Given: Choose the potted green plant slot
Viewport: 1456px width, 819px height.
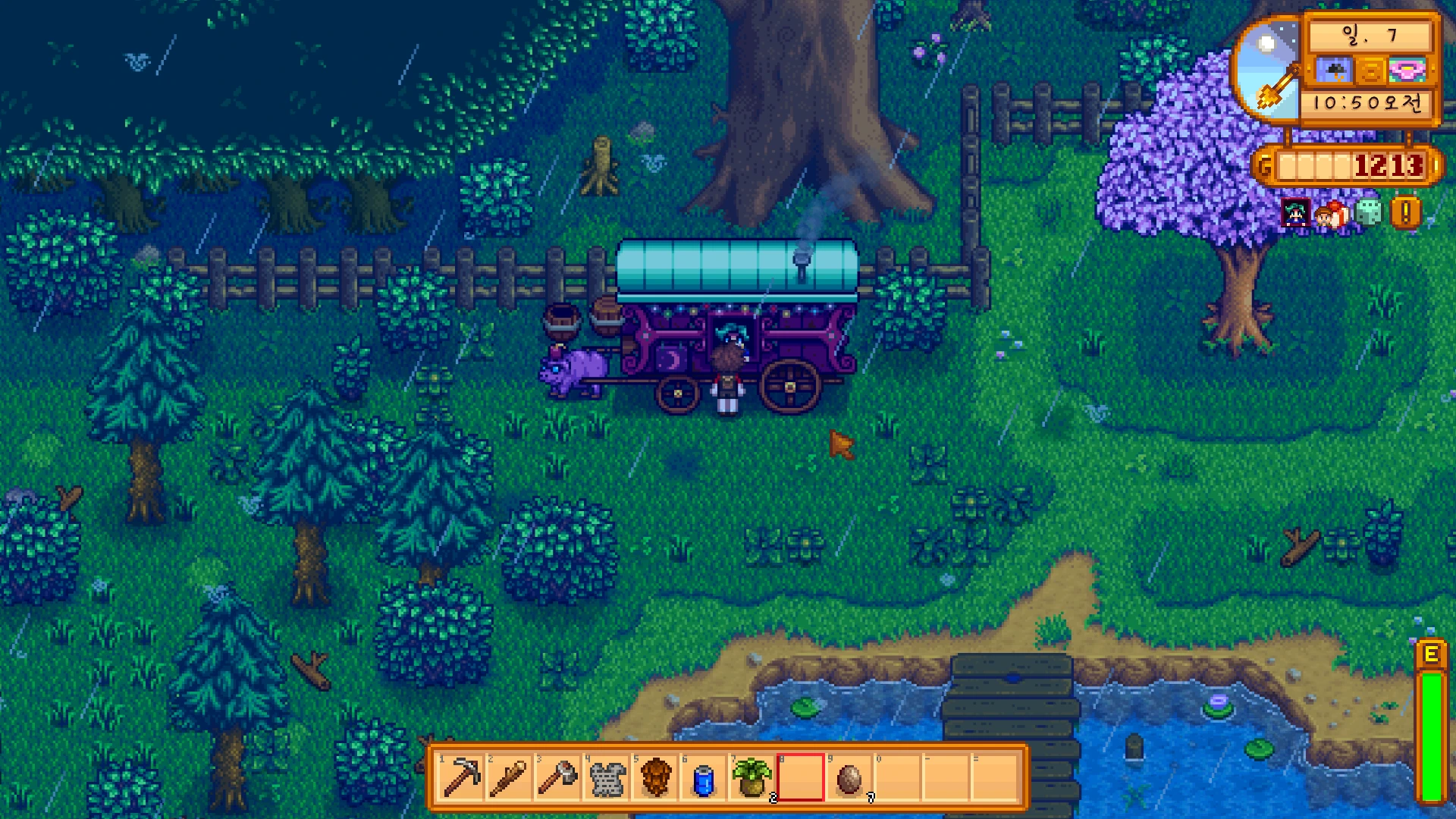Looking at the screenshot, I should coord(752,777).
